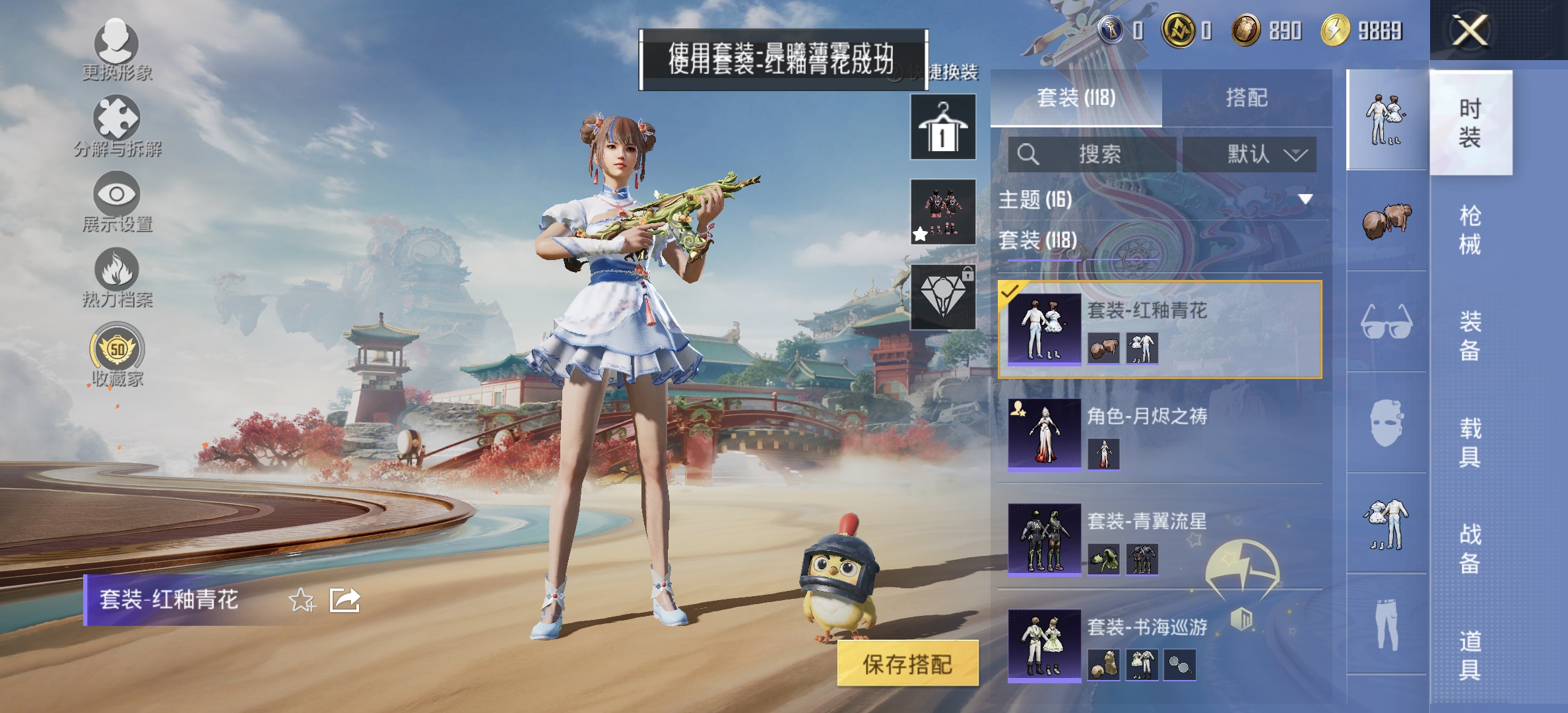Open the 默认 sorting dropdown
Image resolution: width=1568 pixels, height=713 pixels.
[x=1249, y=153]
